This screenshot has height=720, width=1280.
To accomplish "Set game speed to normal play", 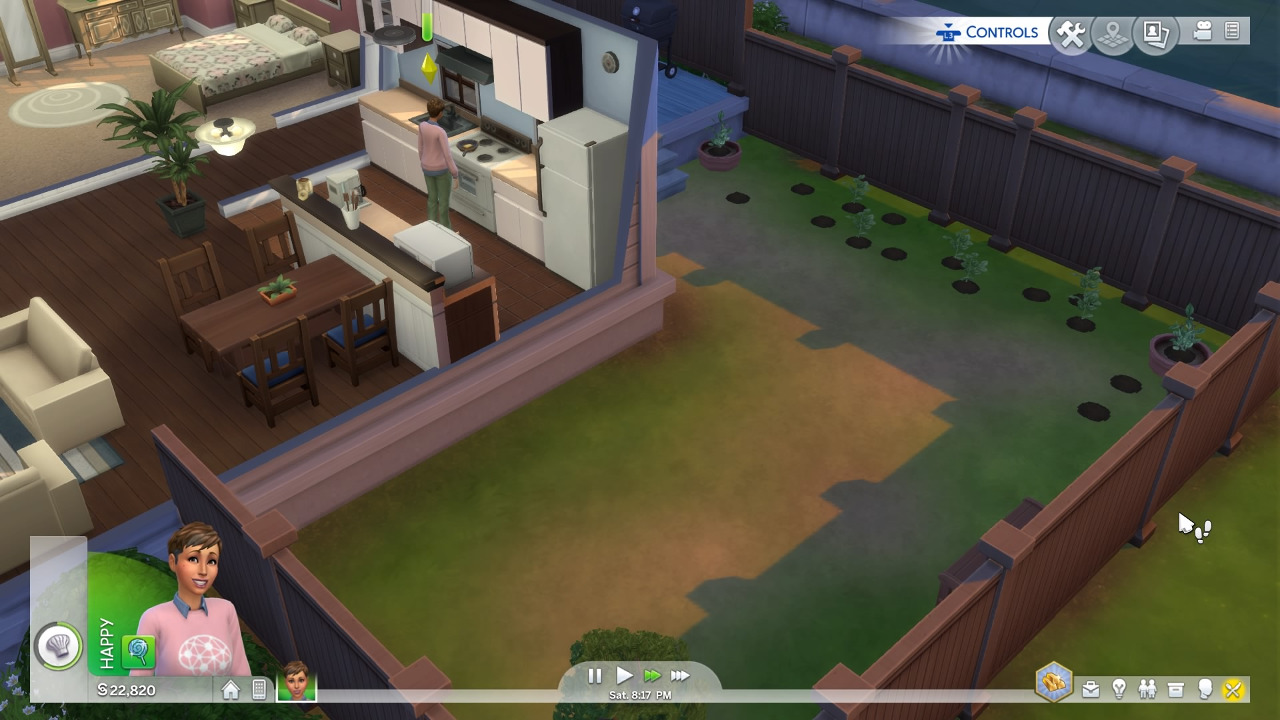I will point(624,676).
